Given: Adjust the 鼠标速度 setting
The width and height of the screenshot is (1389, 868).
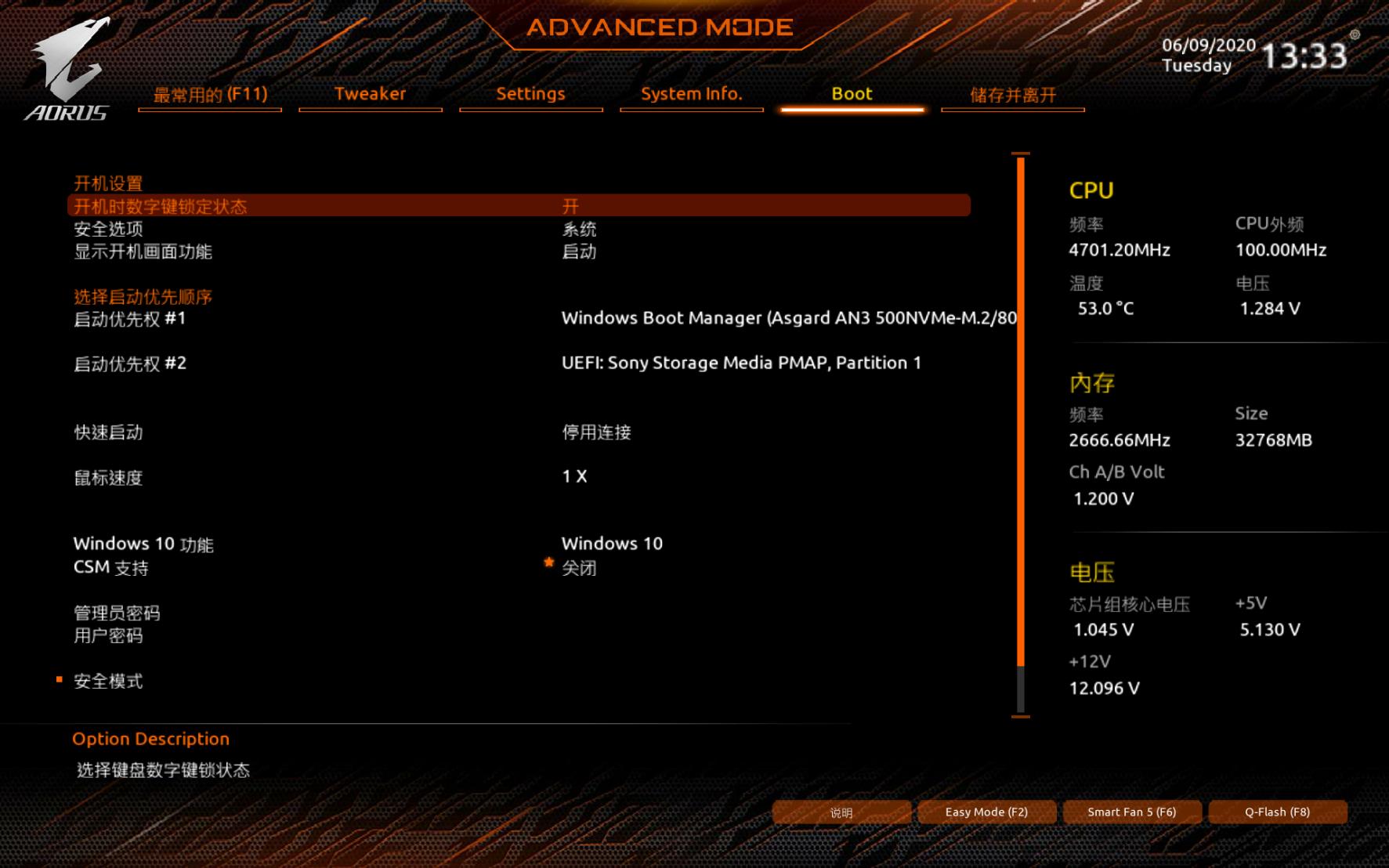Looking at the screenshot, I should point(109,477).
